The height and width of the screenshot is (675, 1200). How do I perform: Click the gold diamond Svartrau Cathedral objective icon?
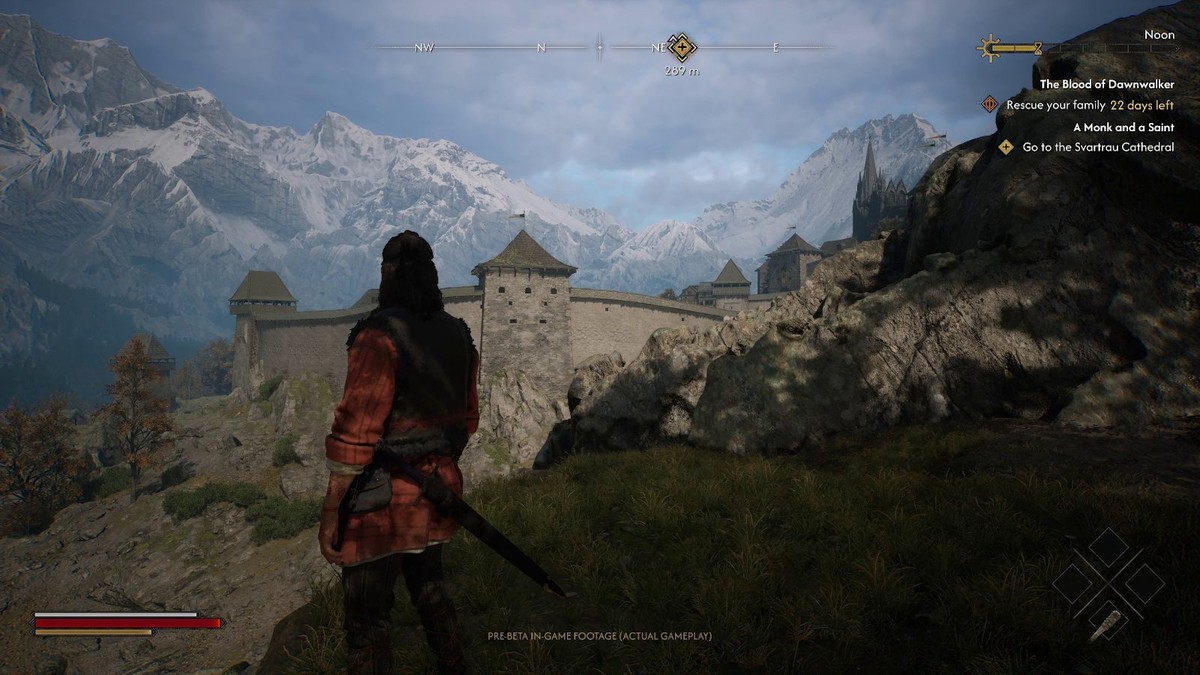1006,147
